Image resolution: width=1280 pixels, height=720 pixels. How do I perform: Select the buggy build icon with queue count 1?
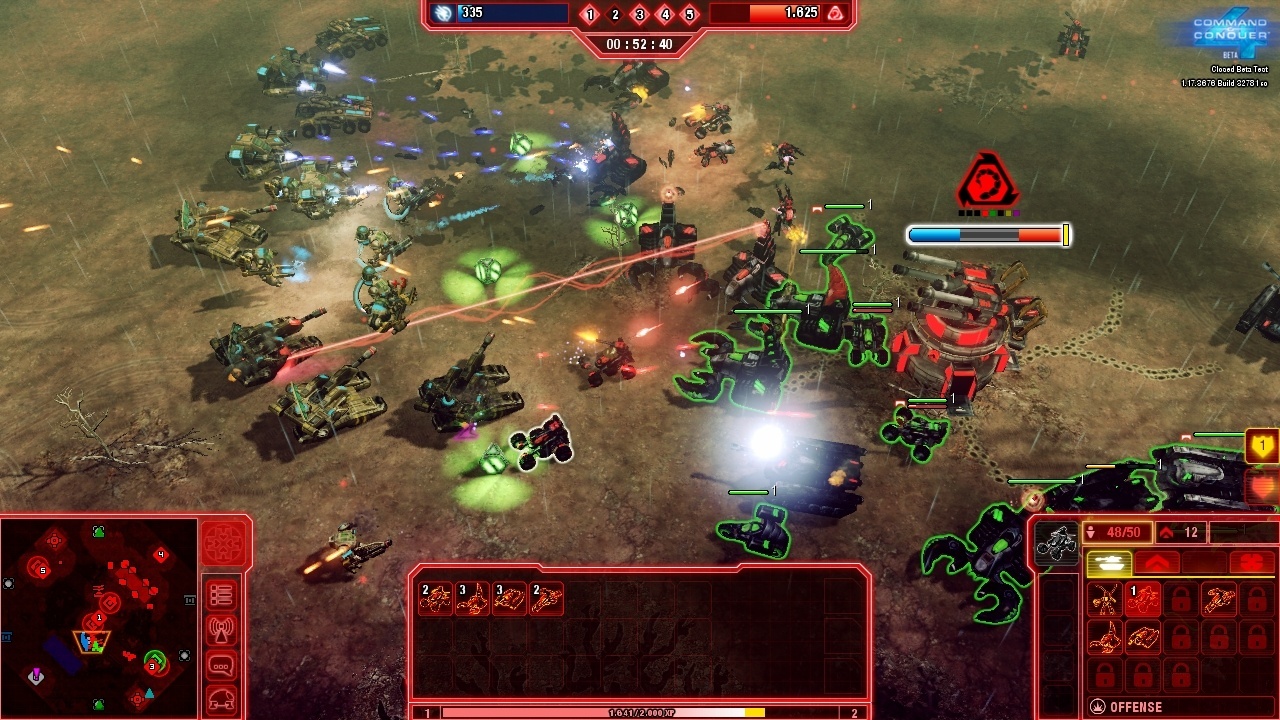1143,599
